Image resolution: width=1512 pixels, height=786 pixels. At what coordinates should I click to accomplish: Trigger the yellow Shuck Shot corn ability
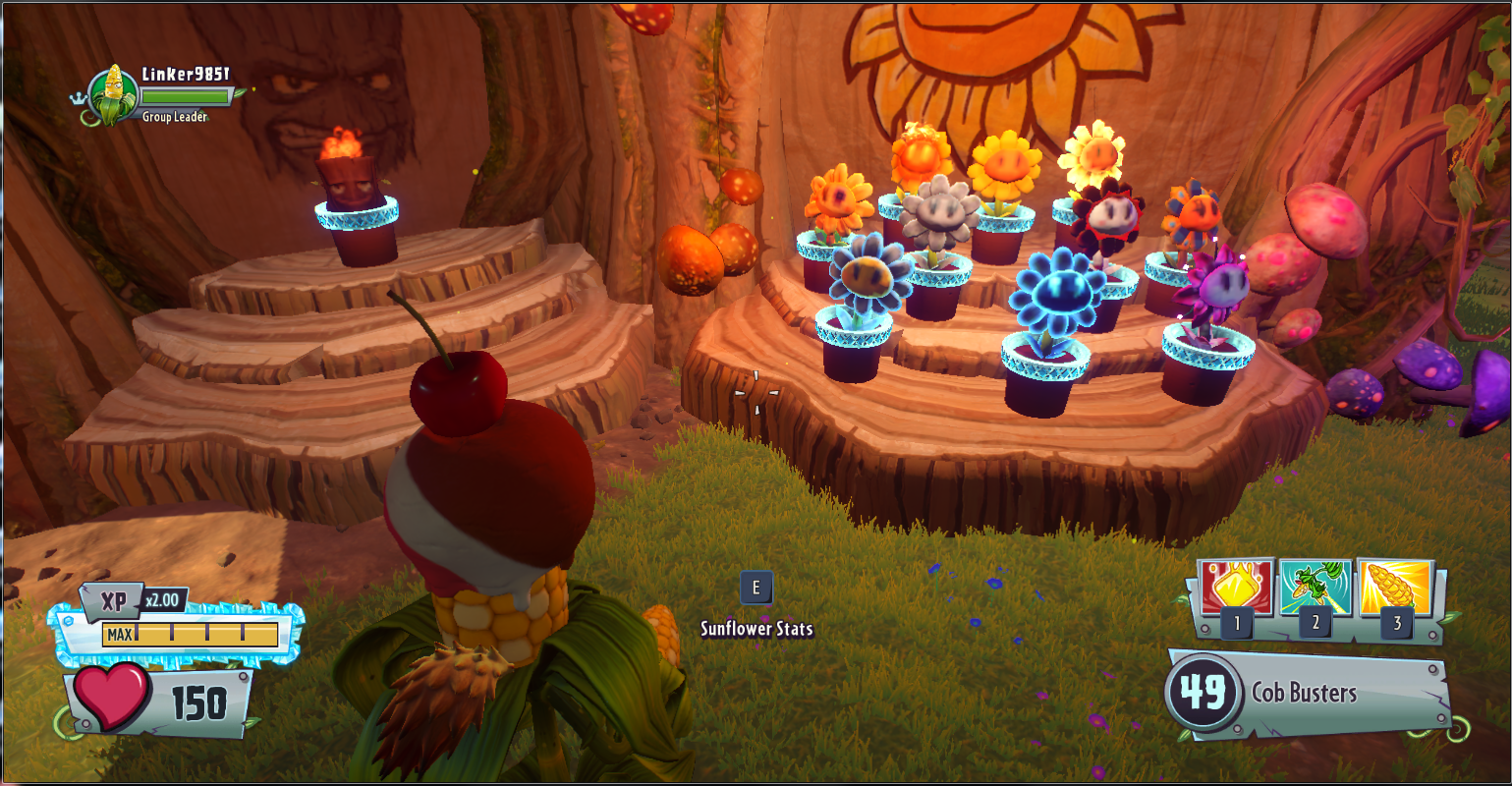[1395, 589]
